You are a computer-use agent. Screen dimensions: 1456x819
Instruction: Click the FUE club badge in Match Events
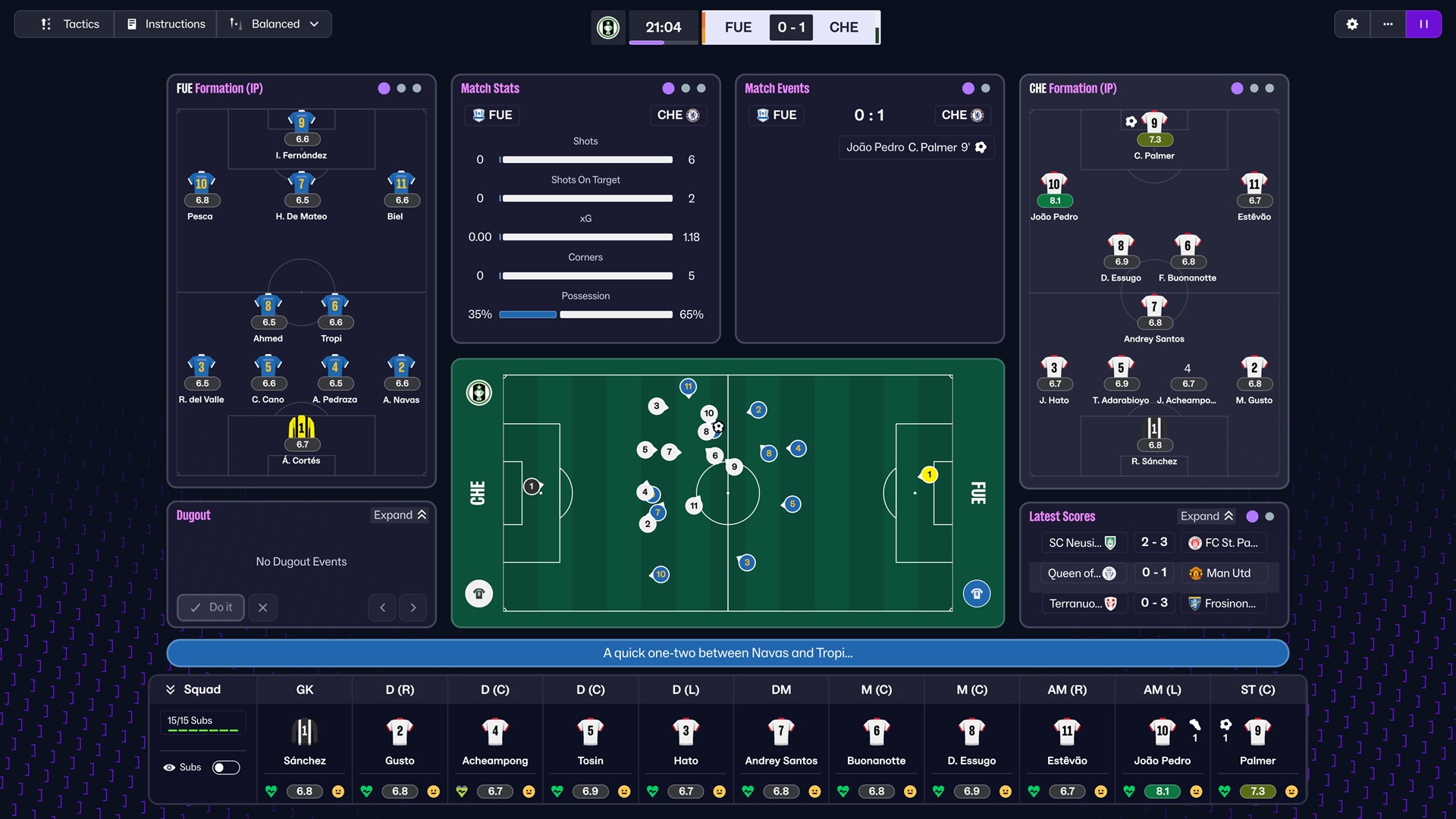coord(761,115)
